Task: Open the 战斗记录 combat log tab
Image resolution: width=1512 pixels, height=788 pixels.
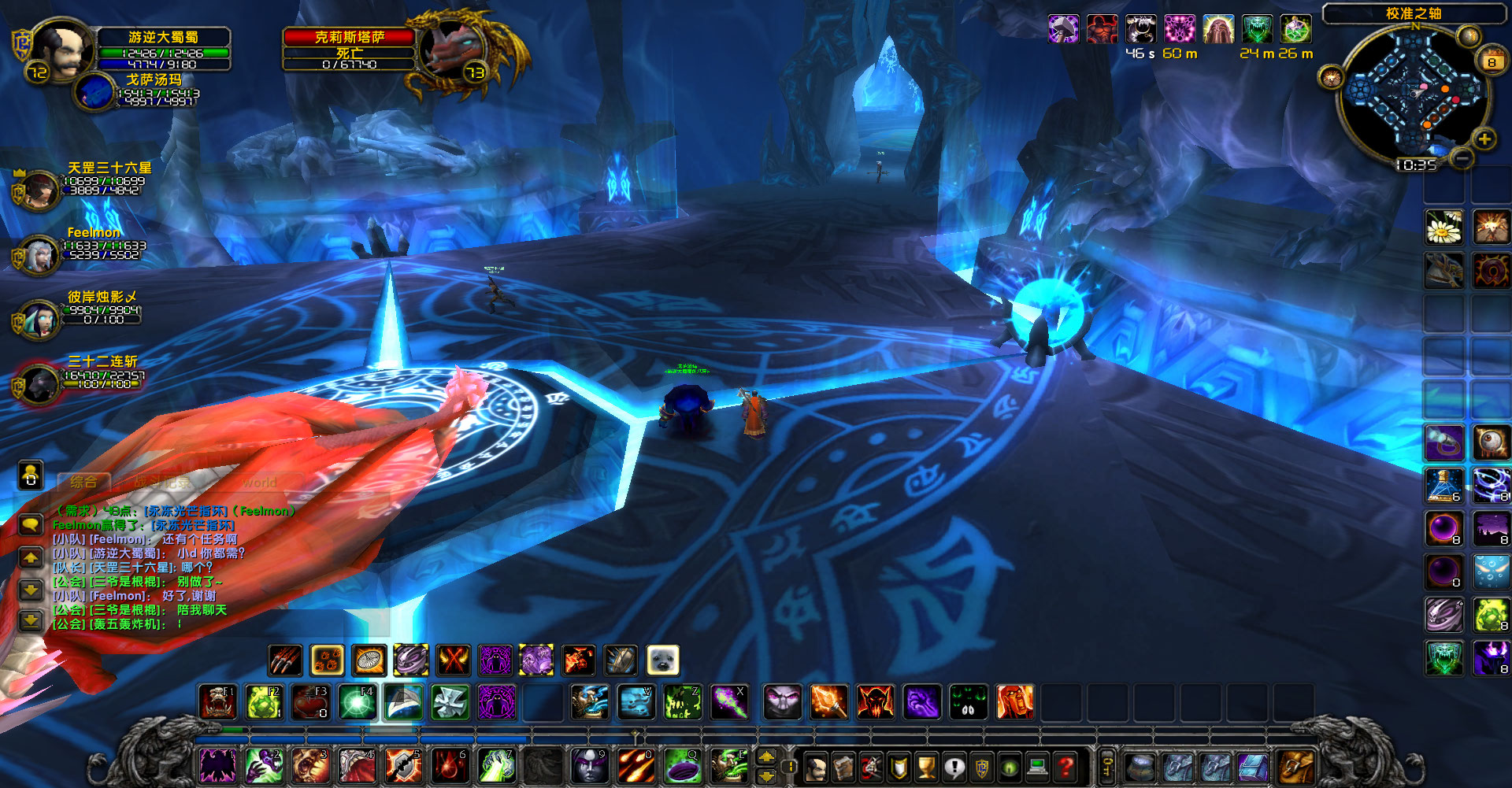Action: tap(161, 482)
